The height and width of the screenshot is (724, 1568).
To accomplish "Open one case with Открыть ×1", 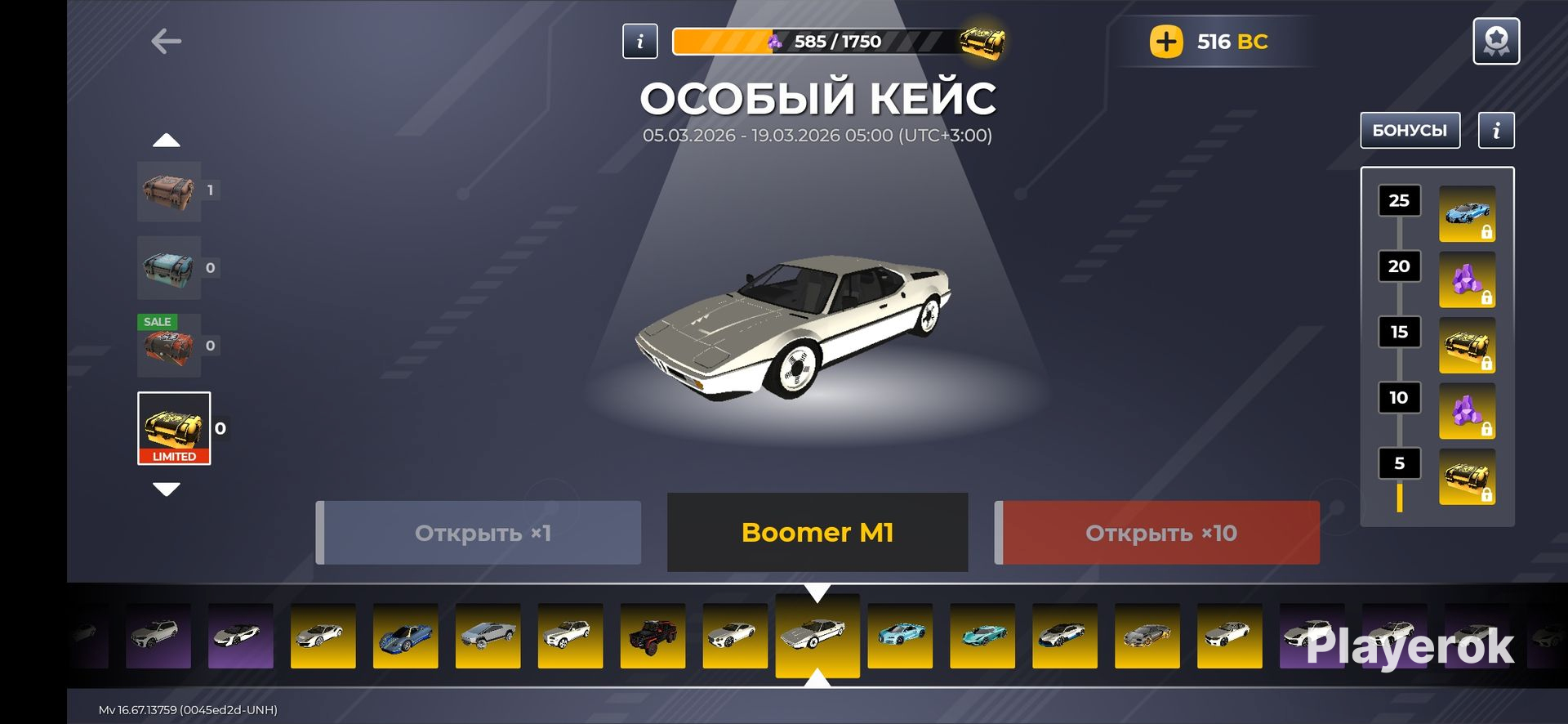I will click(479, 533).
